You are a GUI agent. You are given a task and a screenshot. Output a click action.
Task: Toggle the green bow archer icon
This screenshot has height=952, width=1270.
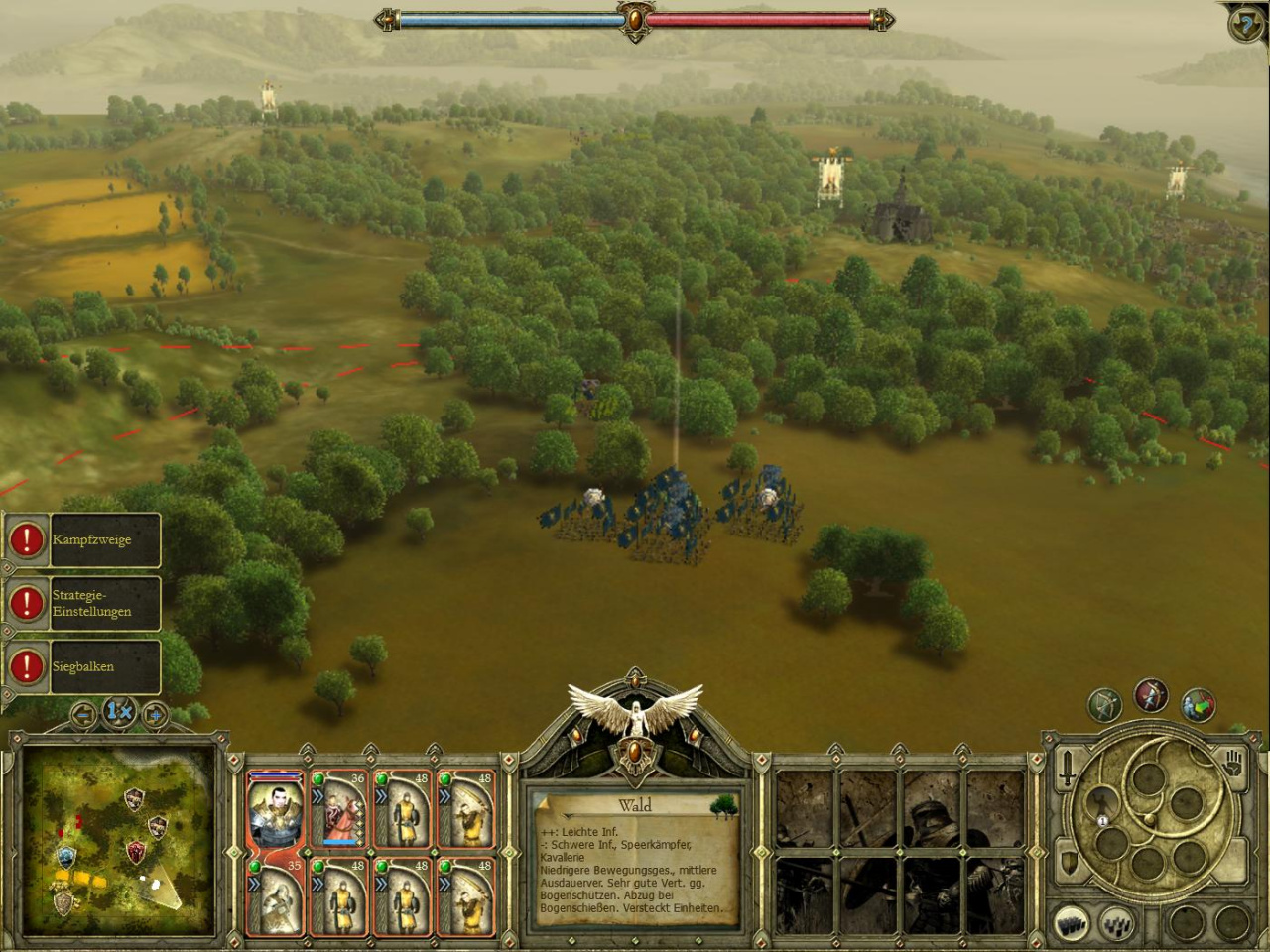(1104, 705)
